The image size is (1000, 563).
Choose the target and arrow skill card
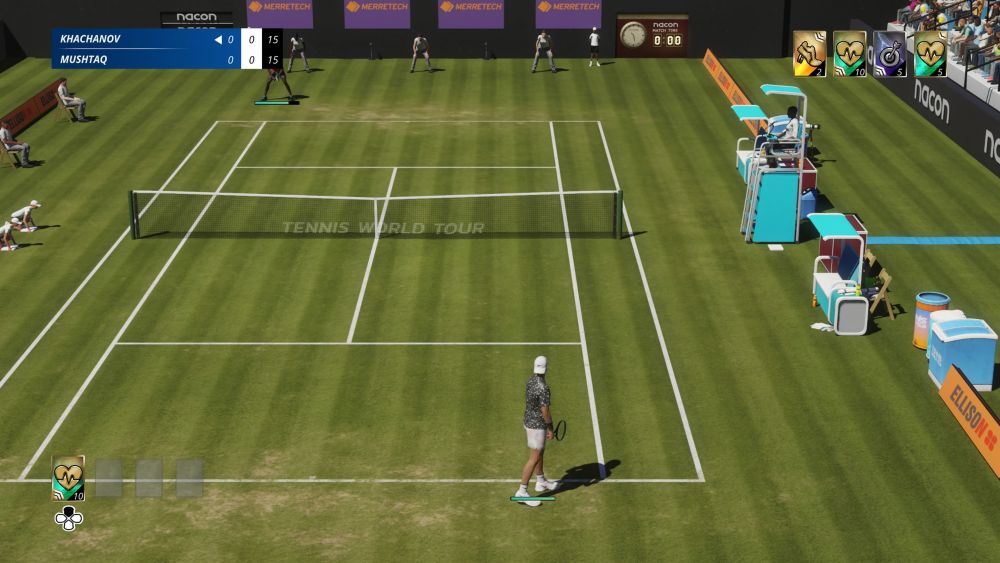889,53
